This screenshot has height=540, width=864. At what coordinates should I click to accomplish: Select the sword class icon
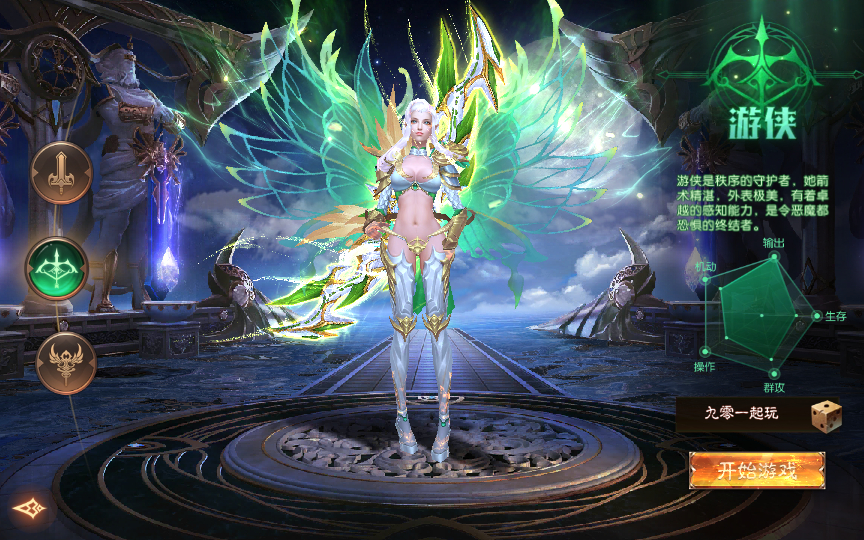tap(61, 173)
